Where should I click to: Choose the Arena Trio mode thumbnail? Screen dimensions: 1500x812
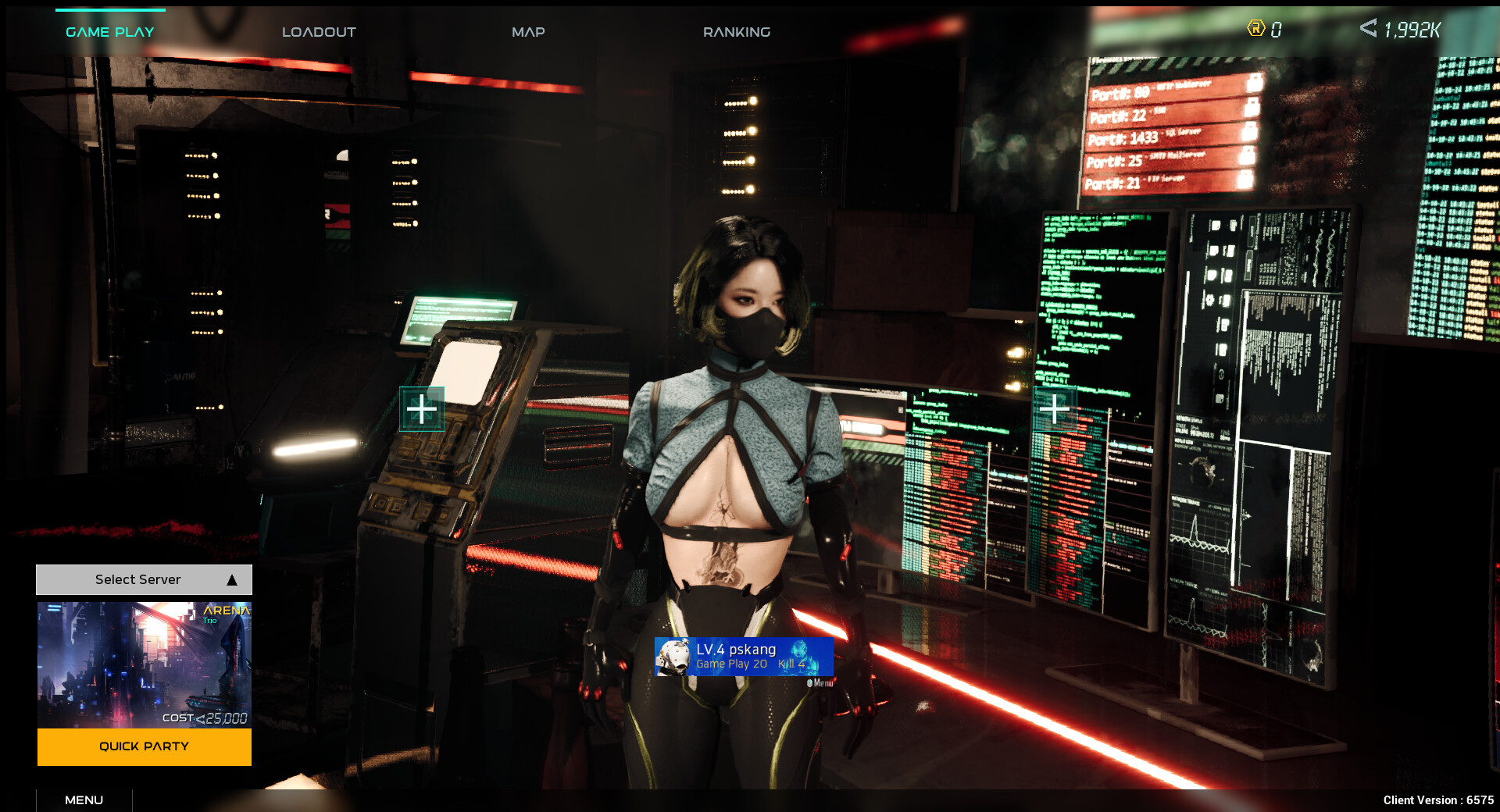click(144, 664)
